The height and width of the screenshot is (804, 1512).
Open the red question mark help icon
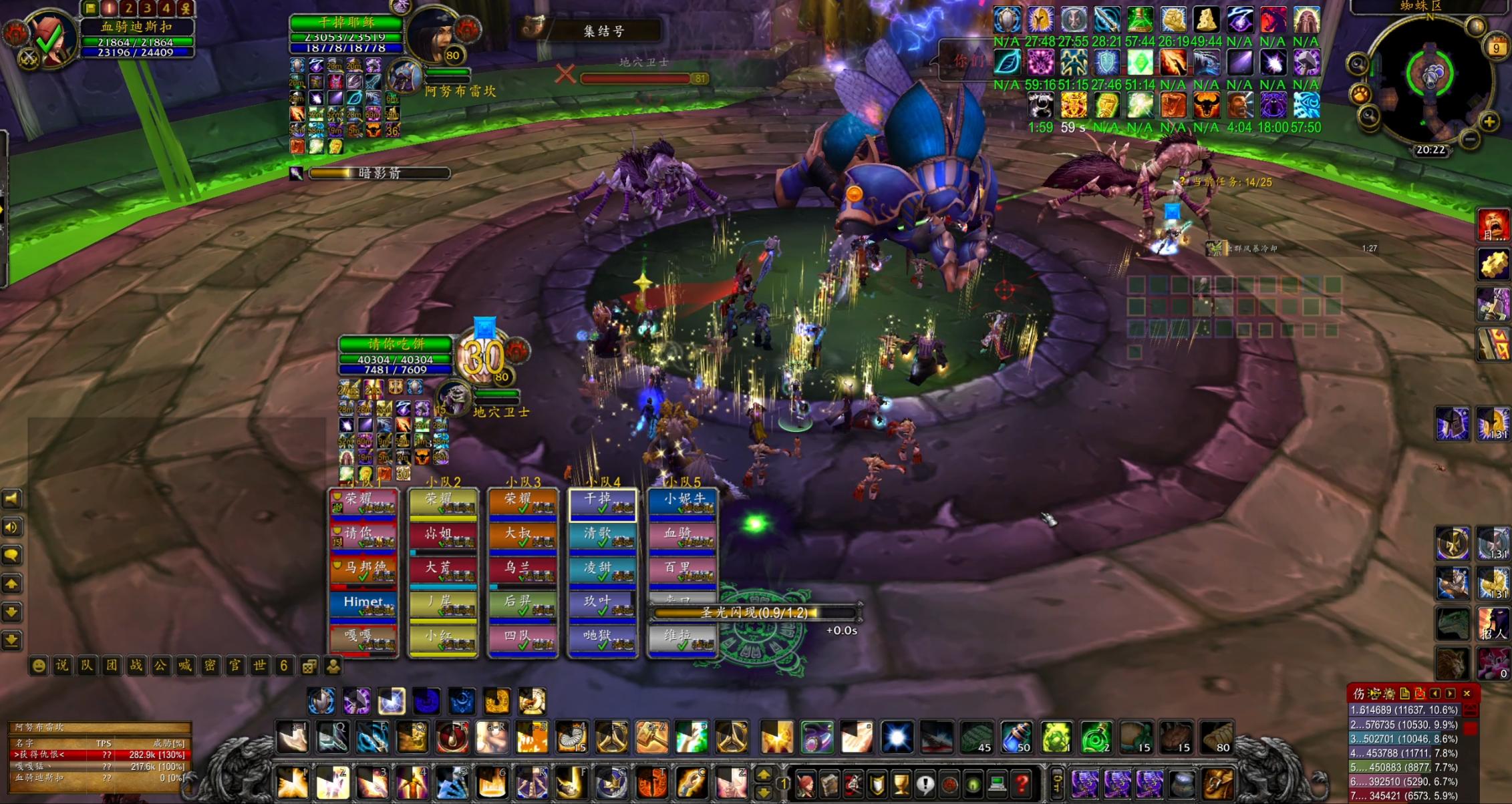click(1021, 785)
